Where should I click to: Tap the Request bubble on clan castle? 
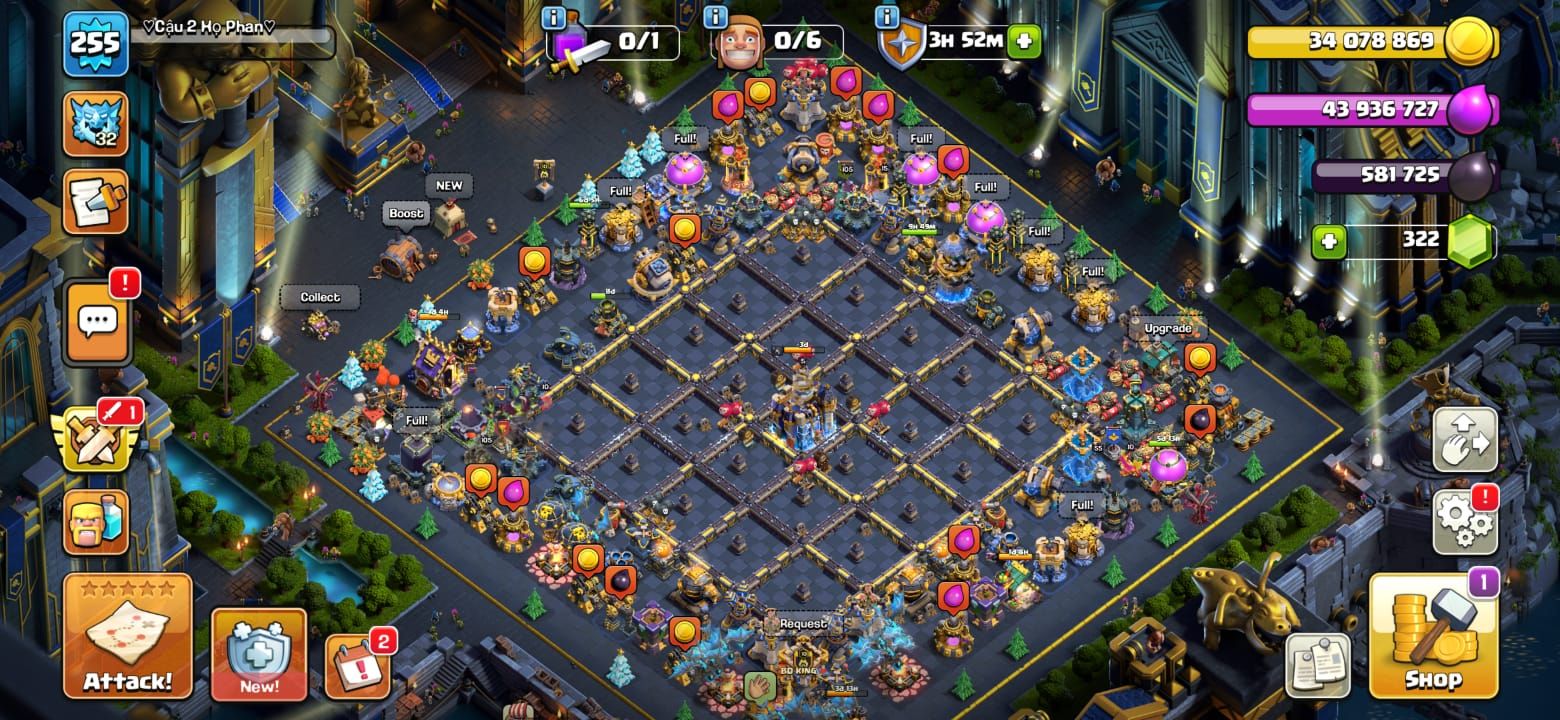(x=803, y=623)
